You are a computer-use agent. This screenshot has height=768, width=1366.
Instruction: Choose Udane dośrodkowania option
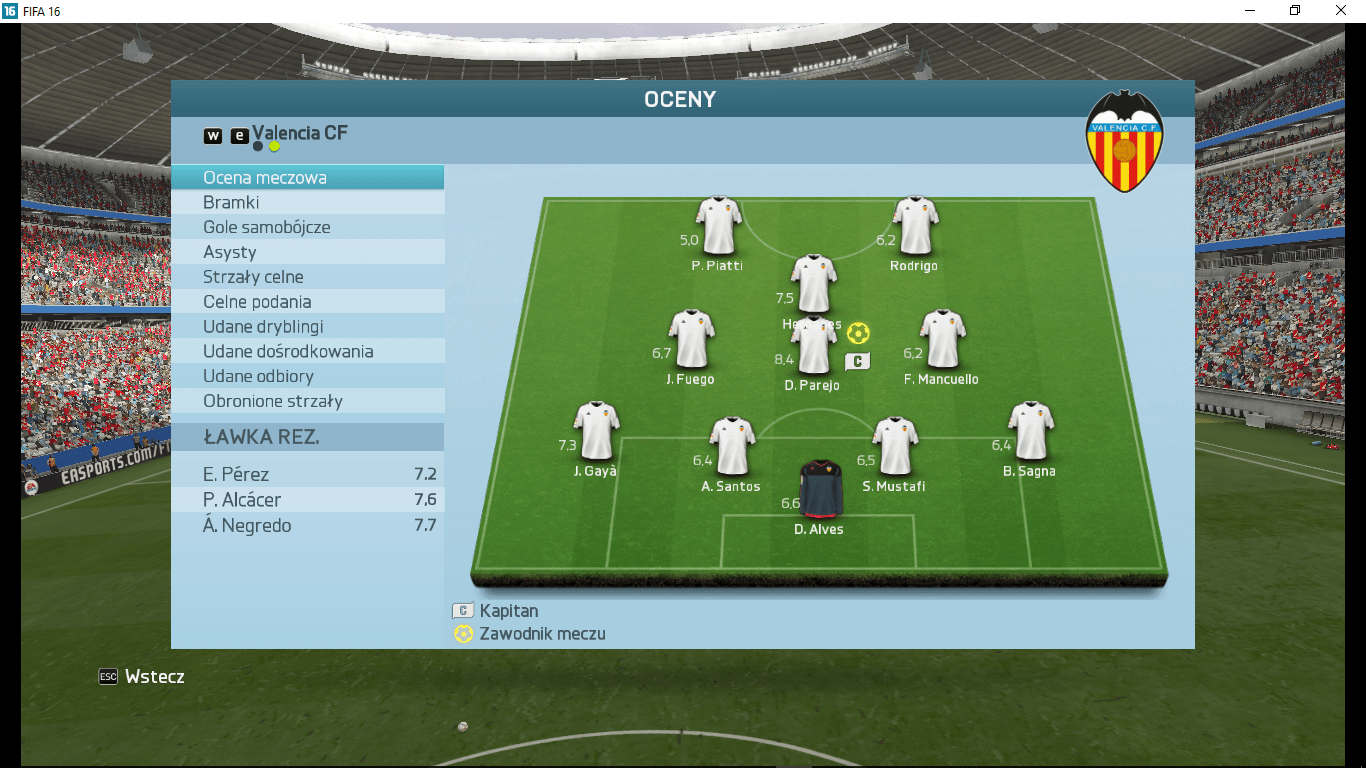click(307, 352)
